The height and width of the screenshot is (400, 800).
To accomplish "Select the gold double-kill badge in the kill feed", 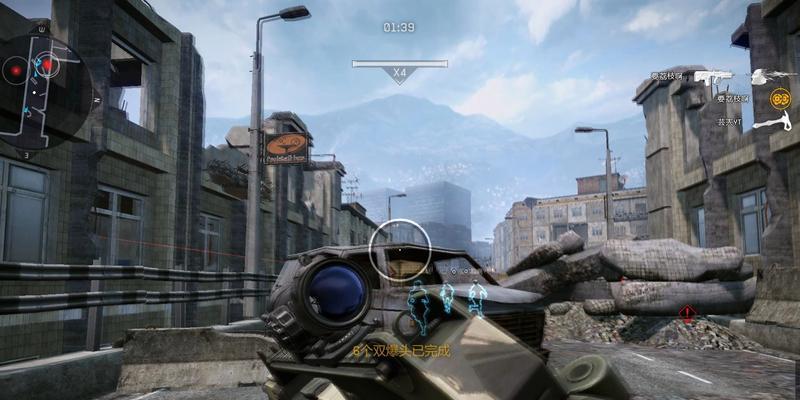I will (780, 98).
